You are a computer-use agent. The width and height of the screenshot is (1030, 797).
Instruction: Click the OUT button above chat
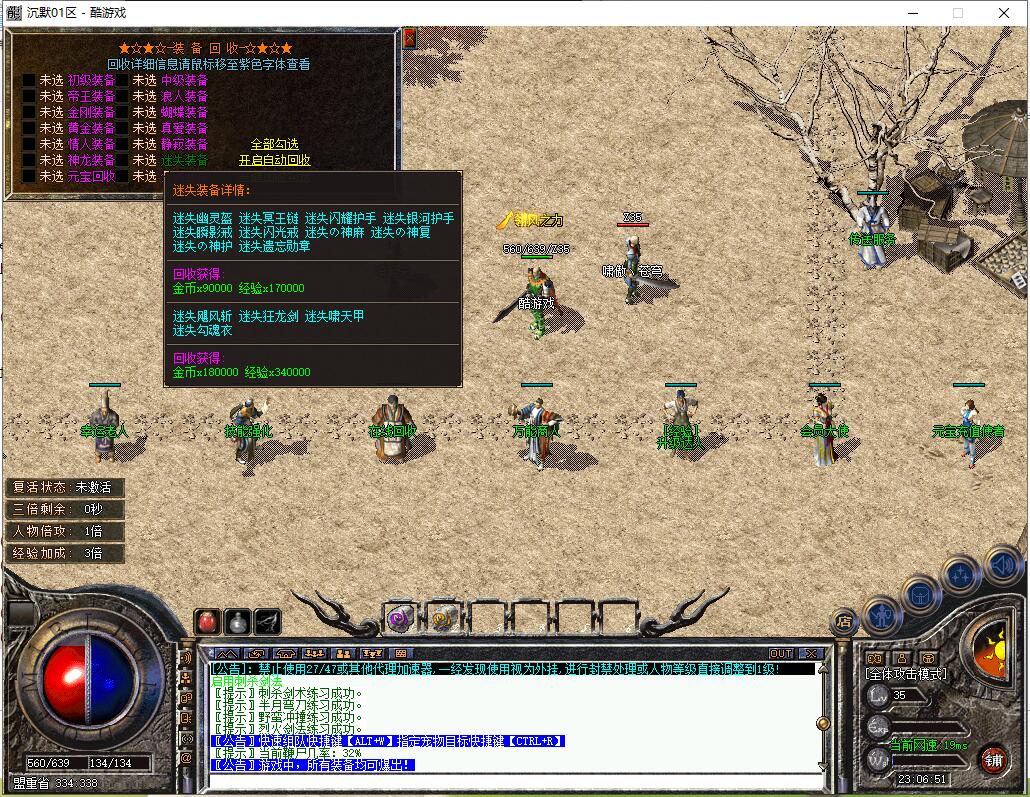781,654
